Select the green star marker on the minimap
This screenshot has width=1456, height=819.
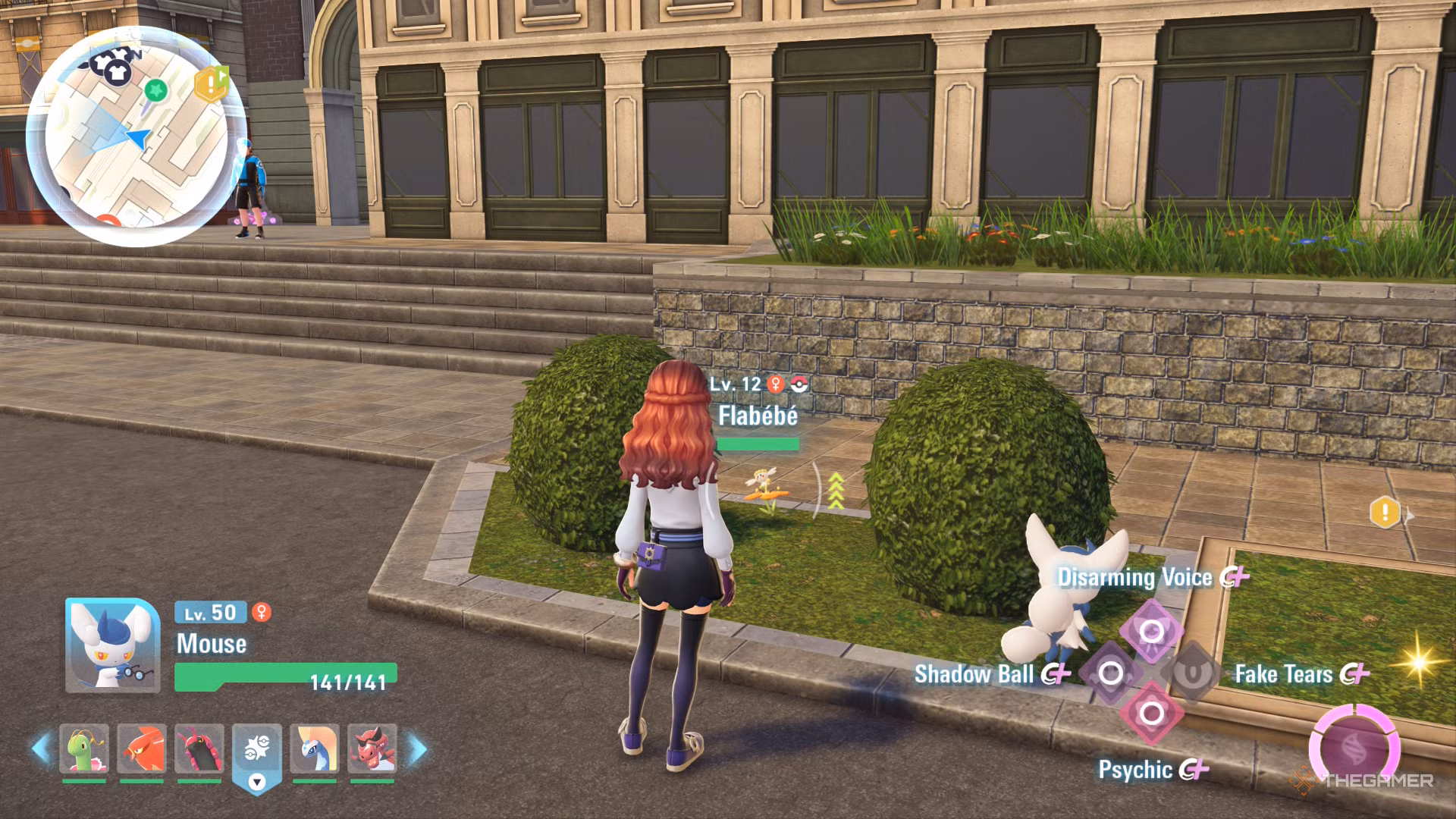click(x=155, y=91)
